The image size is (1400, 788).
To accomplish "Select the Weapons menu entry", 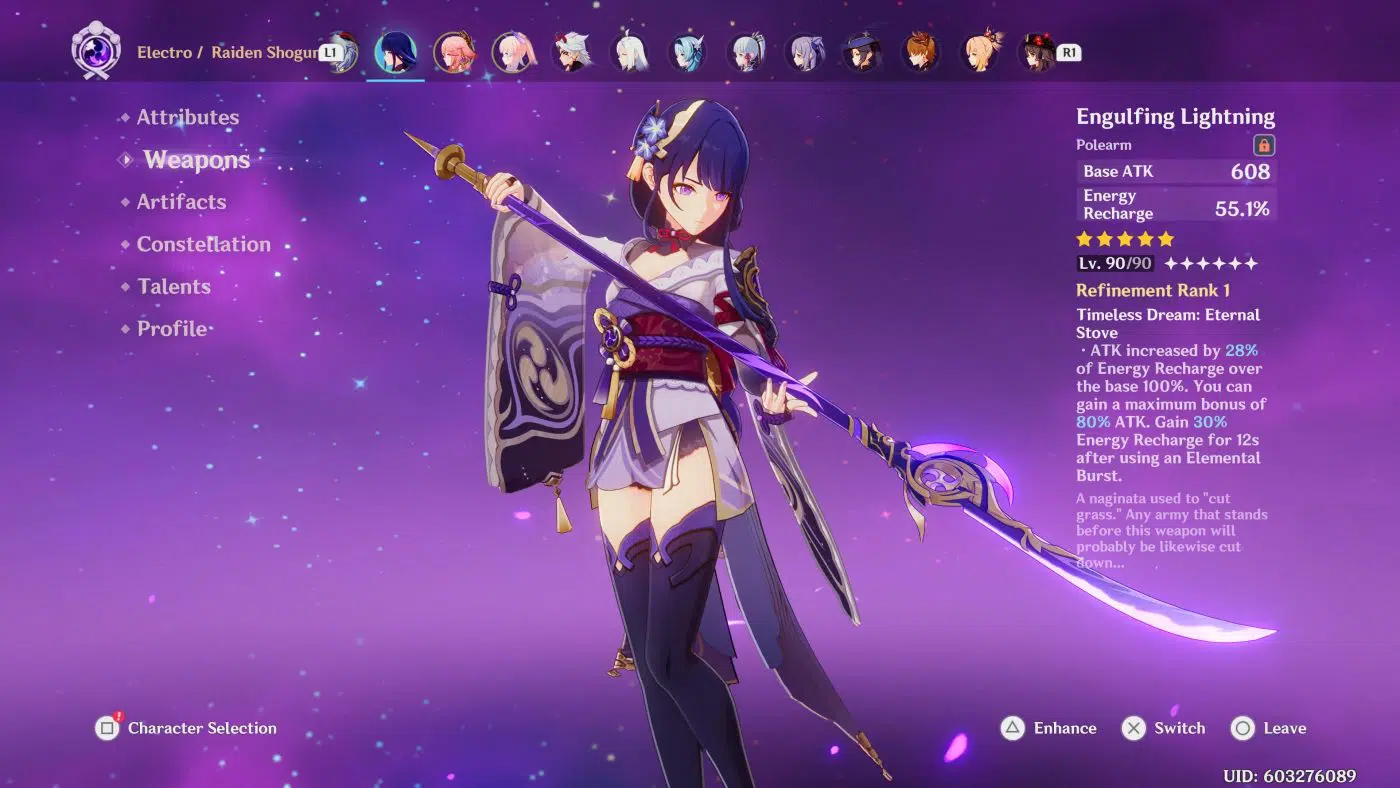I will pos(196,160).
